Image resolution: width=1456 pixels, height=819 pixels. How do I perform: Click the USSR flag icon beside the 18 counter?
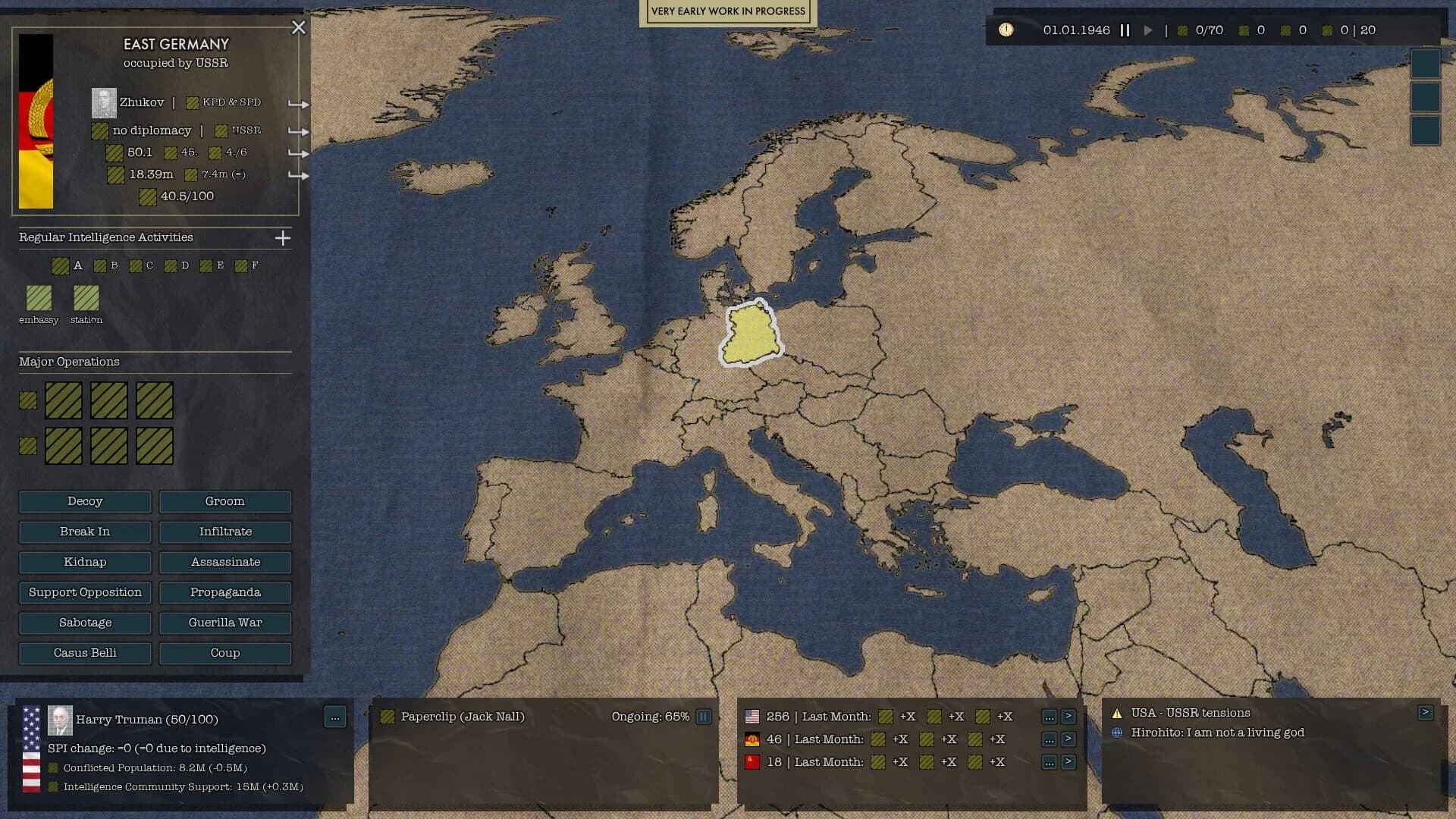coord(752,762)
